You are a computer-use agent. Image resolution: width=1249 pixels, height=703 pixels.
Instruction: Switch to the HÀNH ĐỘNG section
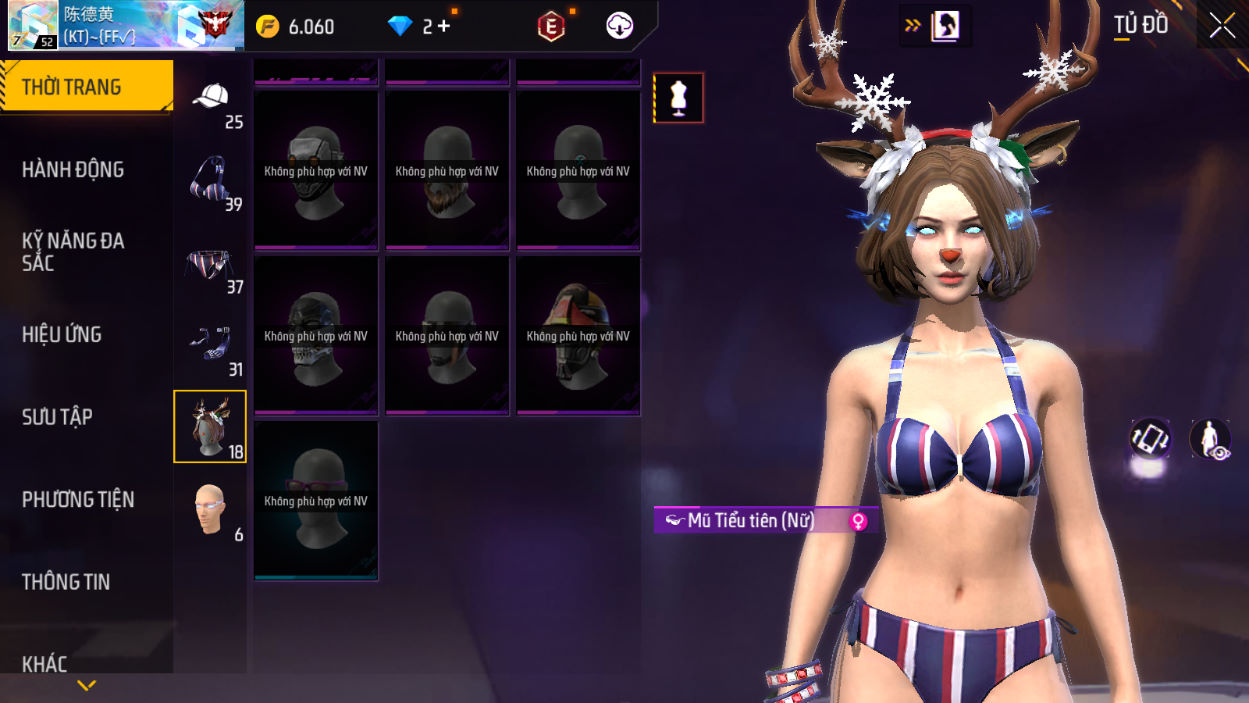[x=73, y=170]
